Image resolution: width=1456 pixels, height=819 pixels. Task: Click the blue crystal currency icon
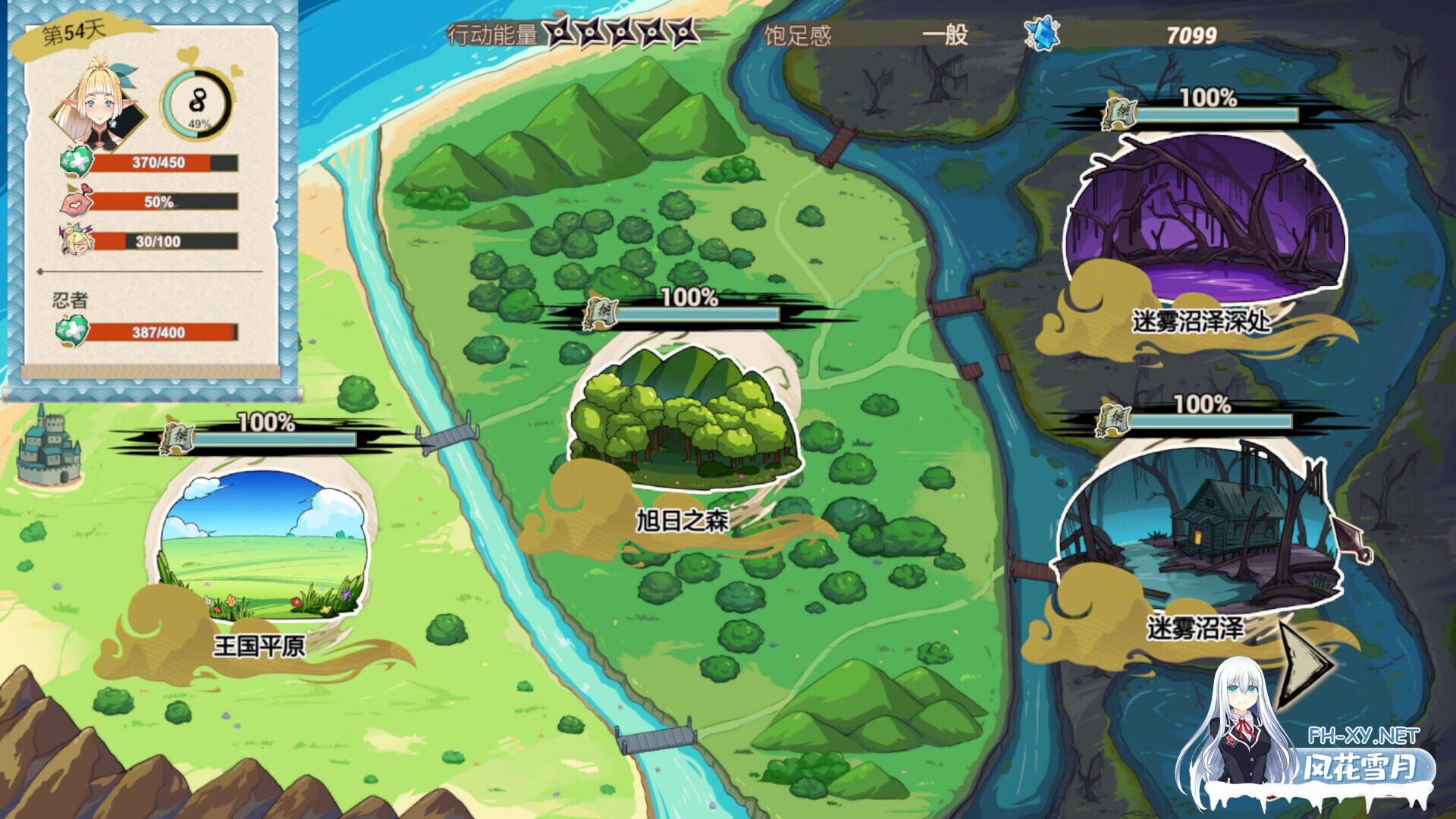1042,34
